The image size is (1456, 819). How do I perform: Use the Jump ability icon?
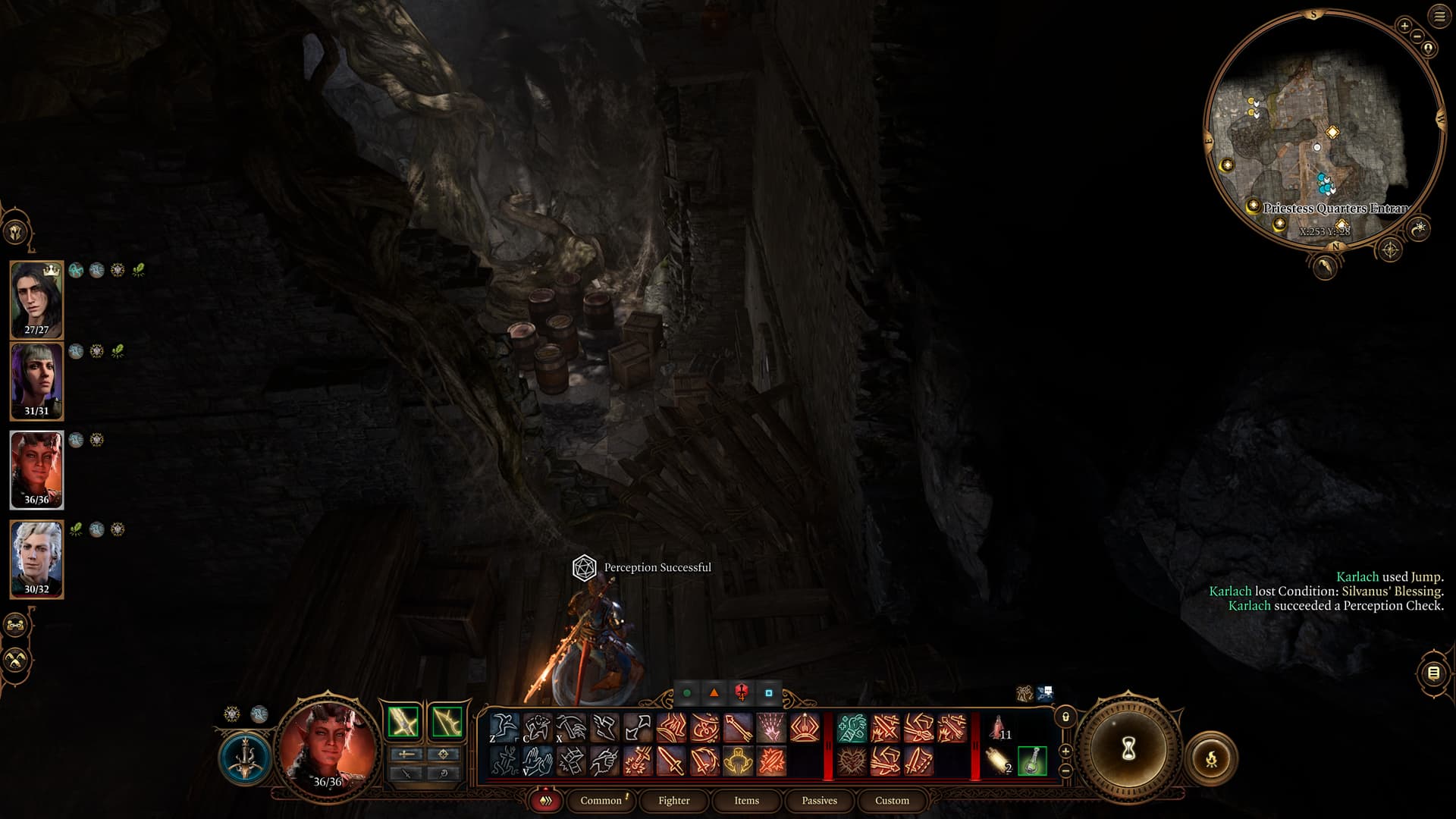(x=504, y=728)
